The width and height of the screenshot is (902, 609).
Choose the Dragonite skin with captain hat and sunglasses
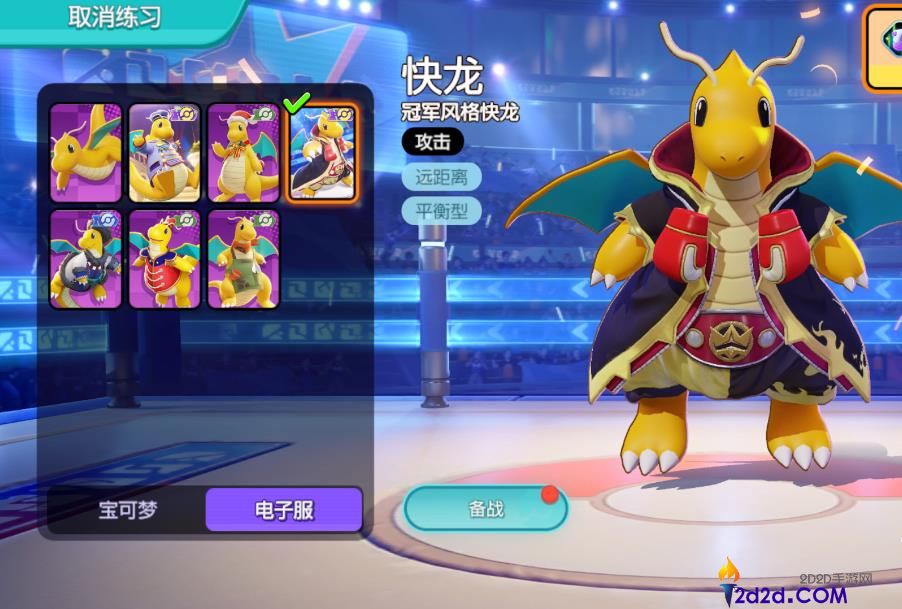[x=164, y=153]
